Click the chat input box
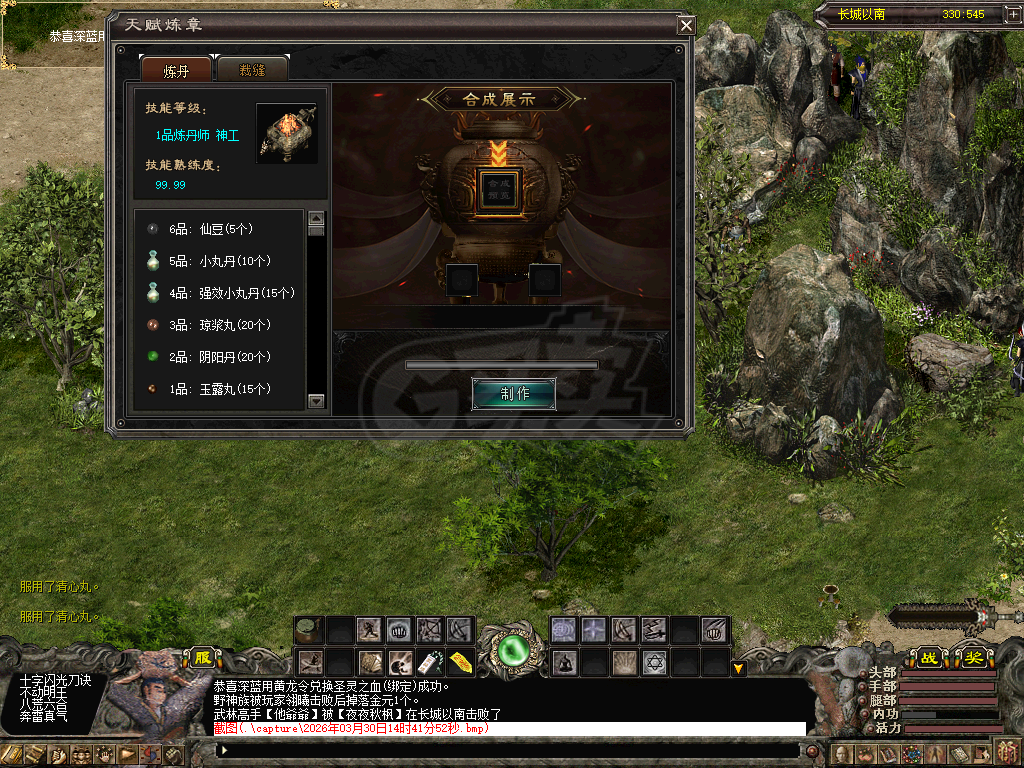This screenshot has width=1024, height=768. pyautogui.click(x=510, y=750)
